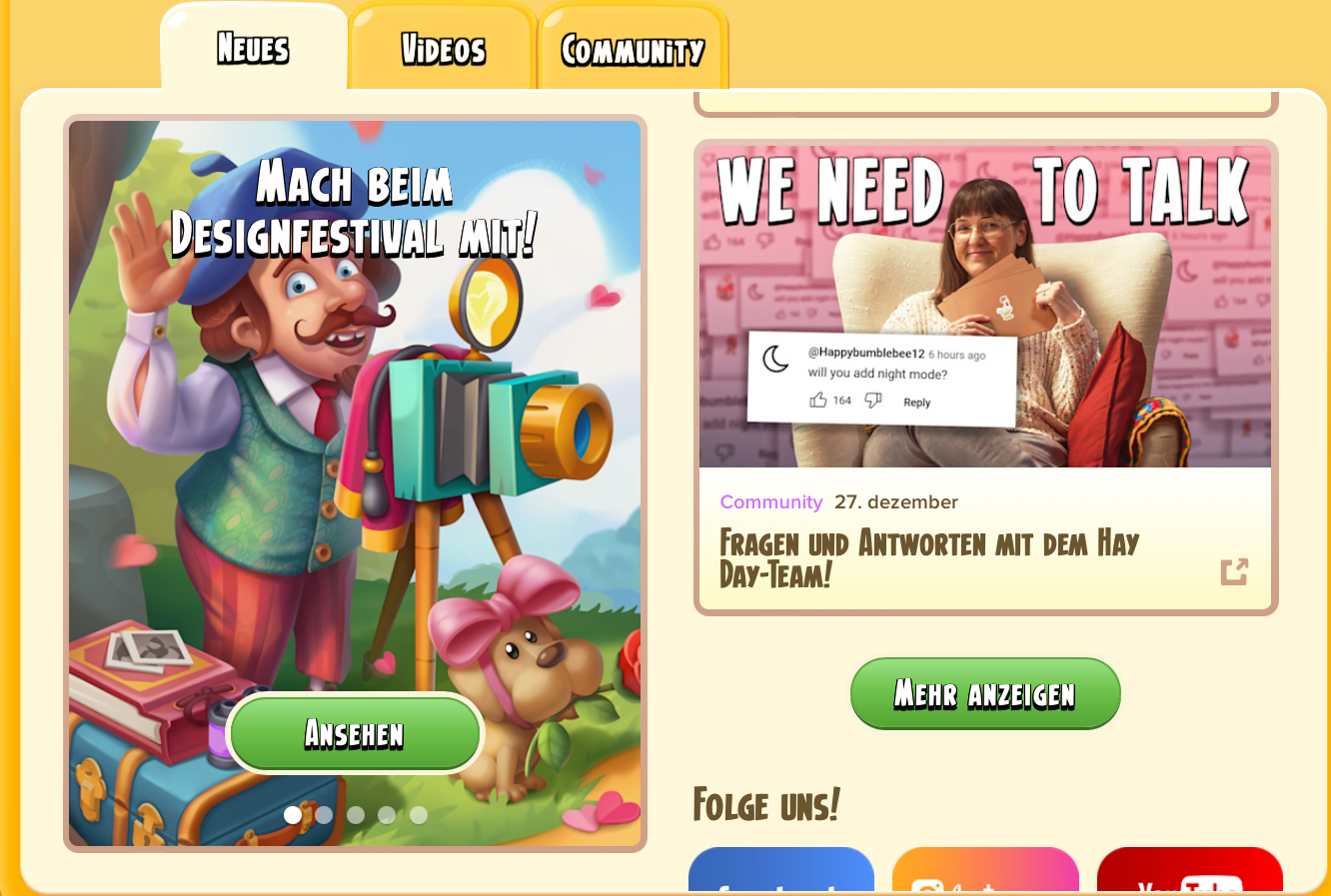Jump to the last carousel dot
The height and width of the screenshot is (896, 1331).
tap(419, 815)
